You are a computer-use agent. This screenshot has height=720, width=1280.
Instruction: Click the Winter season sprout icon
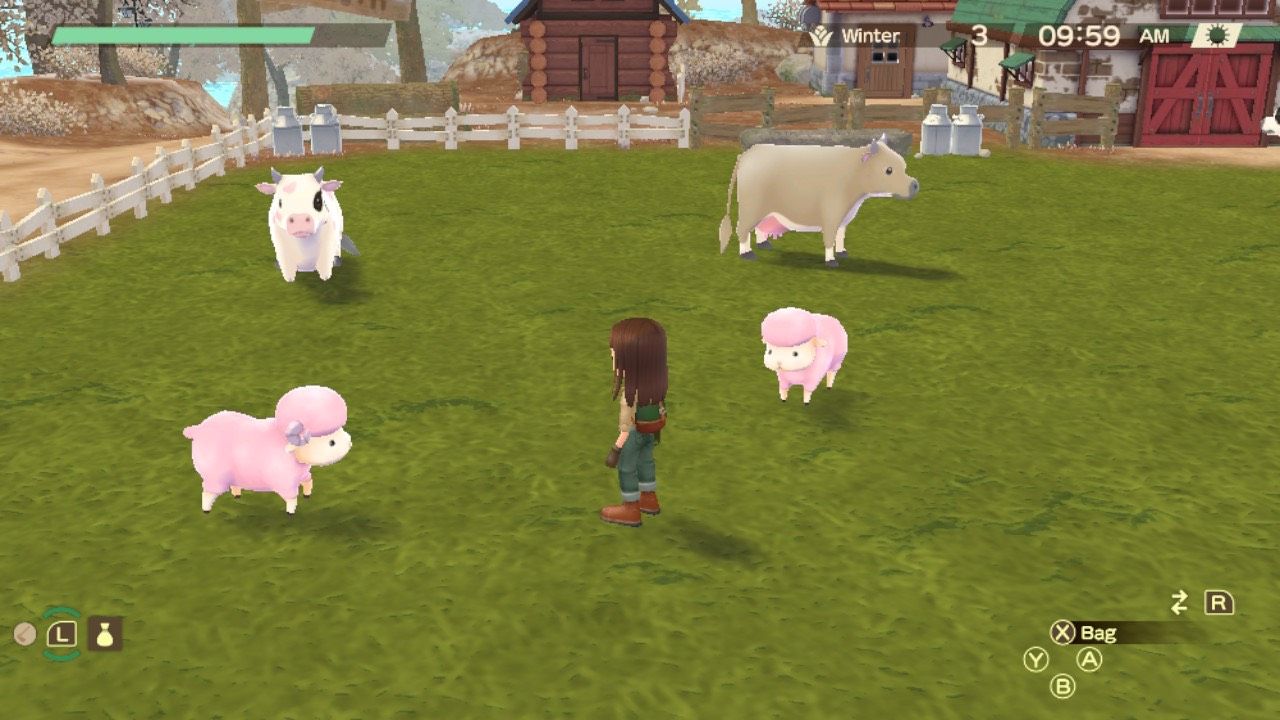(822, 34)
